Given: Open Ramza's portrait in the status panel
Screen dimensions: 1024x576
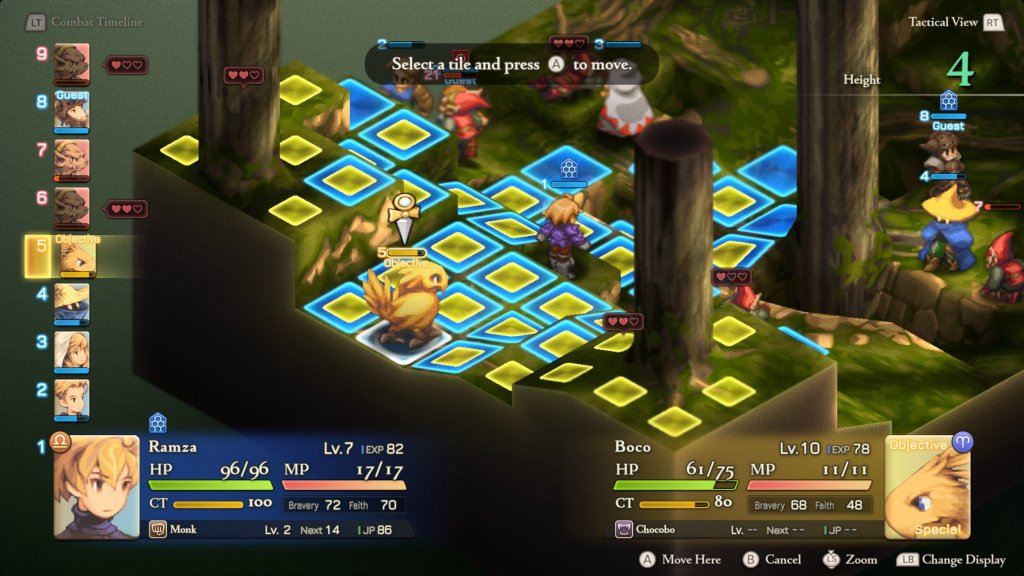Looking at the screenshot, I should [x=96, y=486].
